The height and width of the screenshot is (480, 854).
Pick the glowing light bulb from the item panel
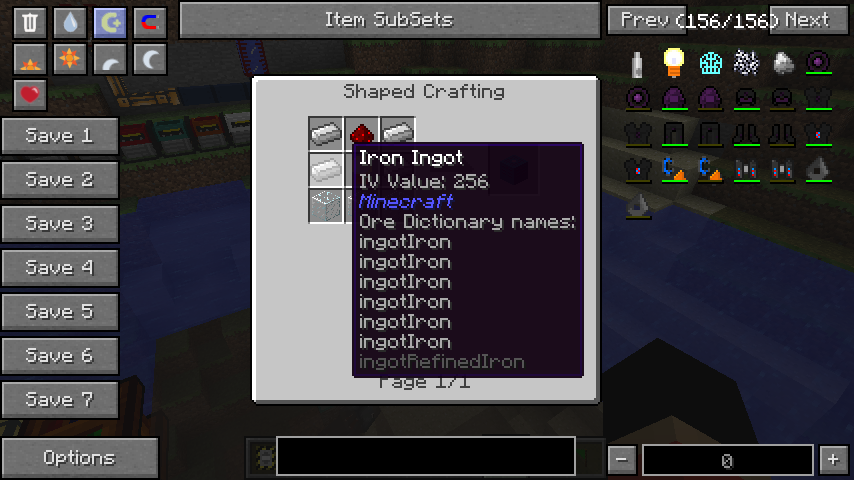[674, 63]
